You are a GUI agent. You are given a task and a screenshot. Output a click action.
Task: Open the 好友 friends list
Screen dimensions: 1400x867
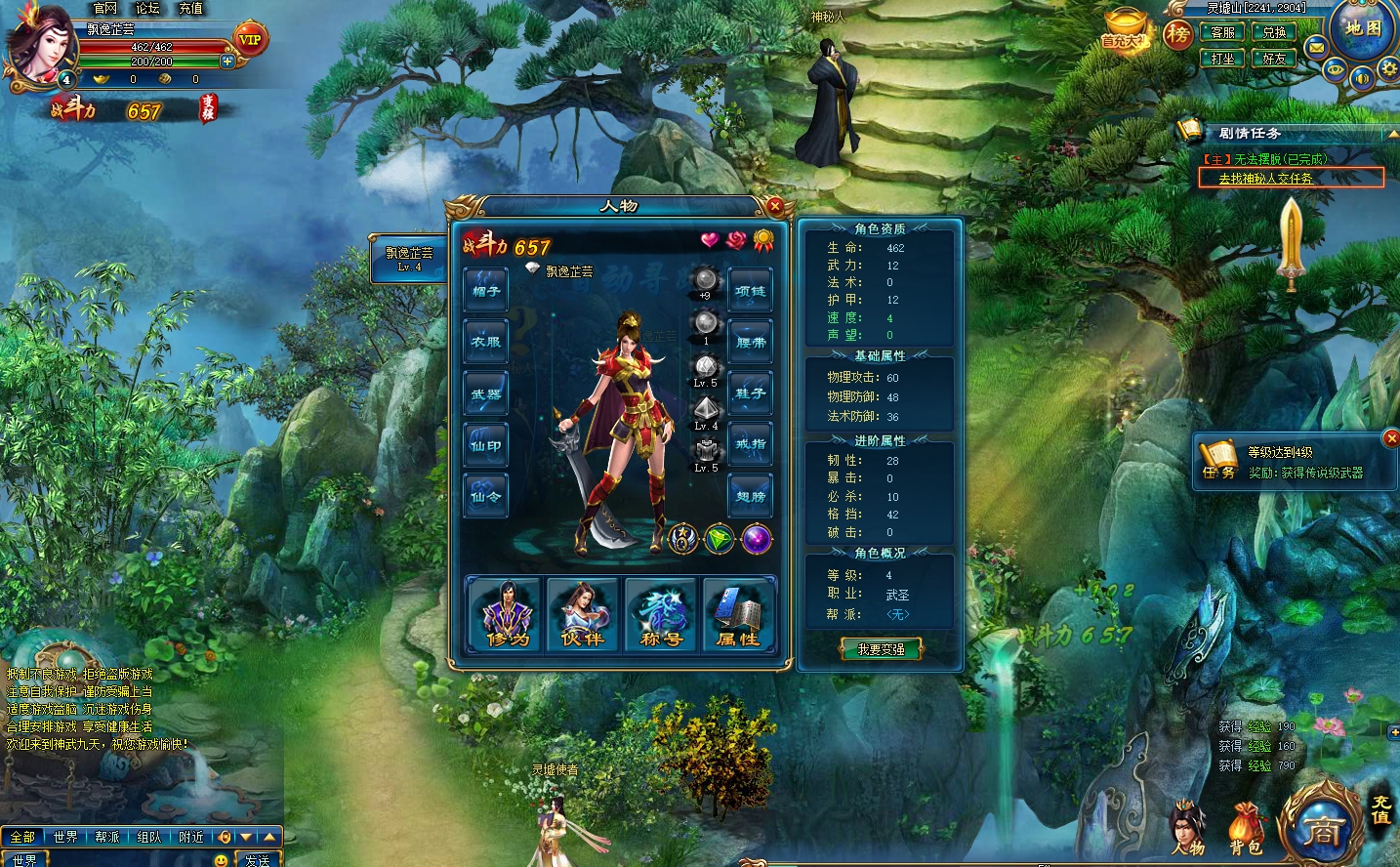(1273, 59)
